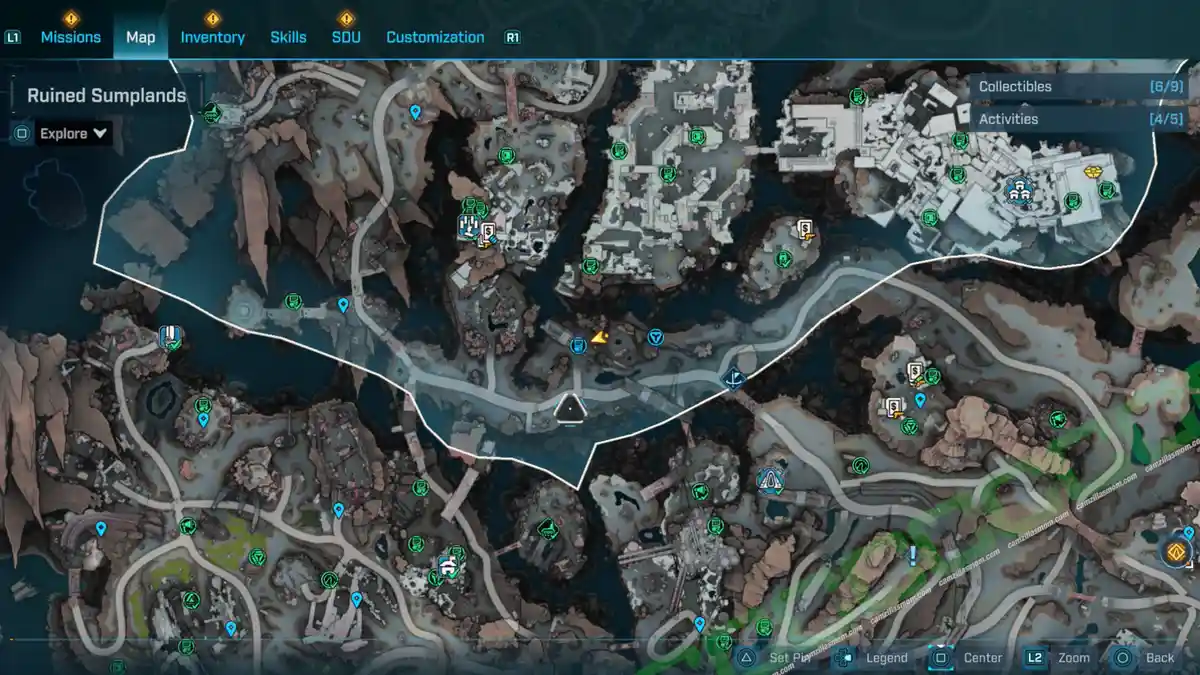Open the SDU tab
The width and height of the screenshot is (1200, 675).
coord(346,37)
